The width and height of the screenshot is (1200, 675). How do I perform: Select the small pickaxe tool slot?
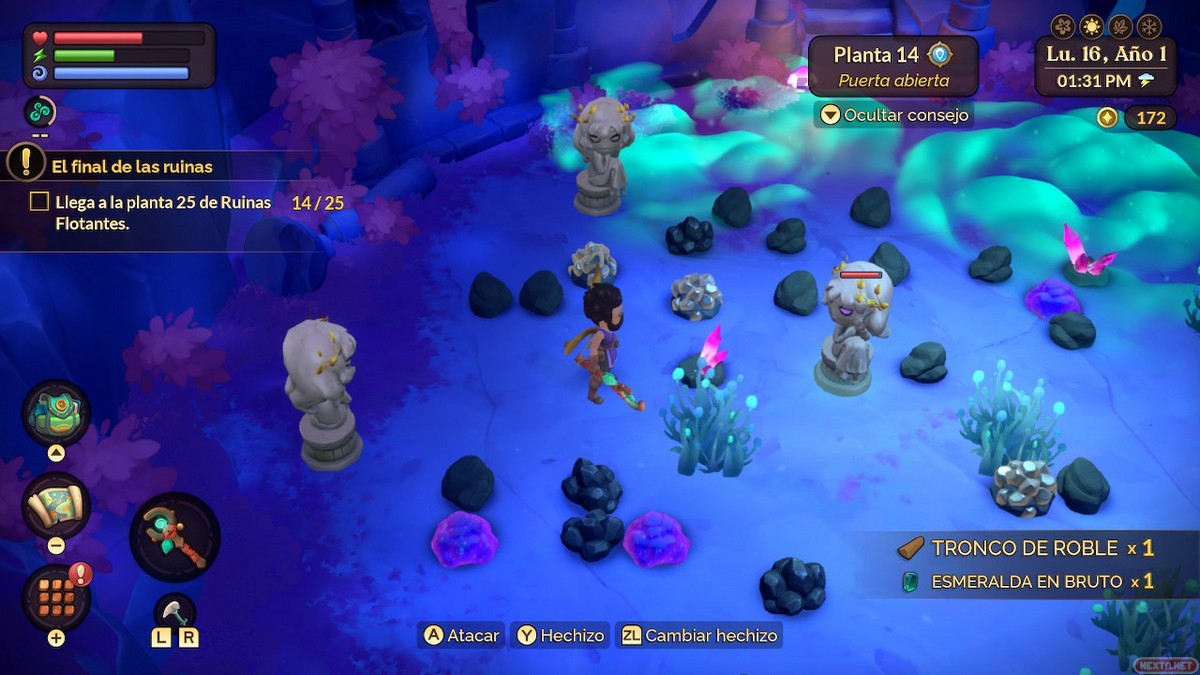[x=174, y=610]
